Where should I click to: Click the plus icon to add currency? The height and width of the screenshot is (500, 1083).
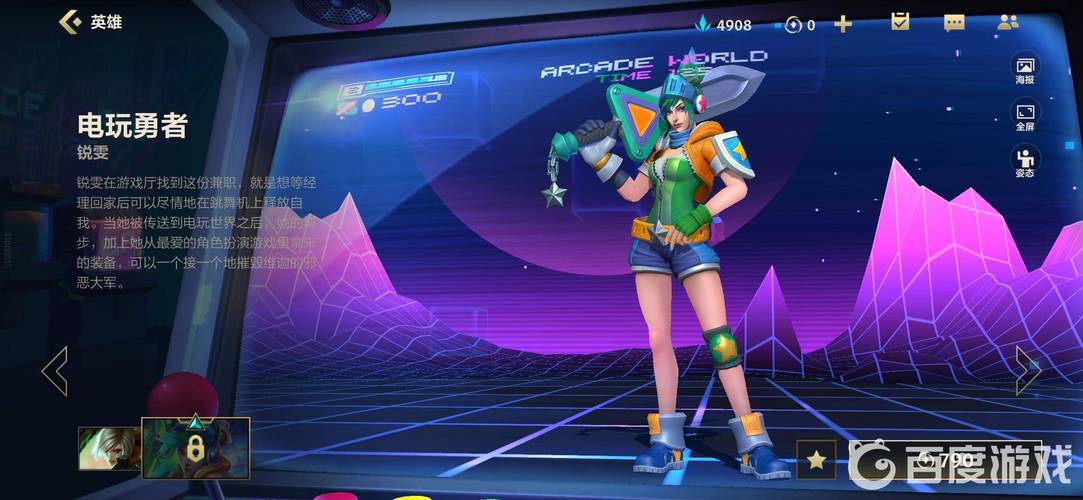pyautogui.click(x=843, y=24)
